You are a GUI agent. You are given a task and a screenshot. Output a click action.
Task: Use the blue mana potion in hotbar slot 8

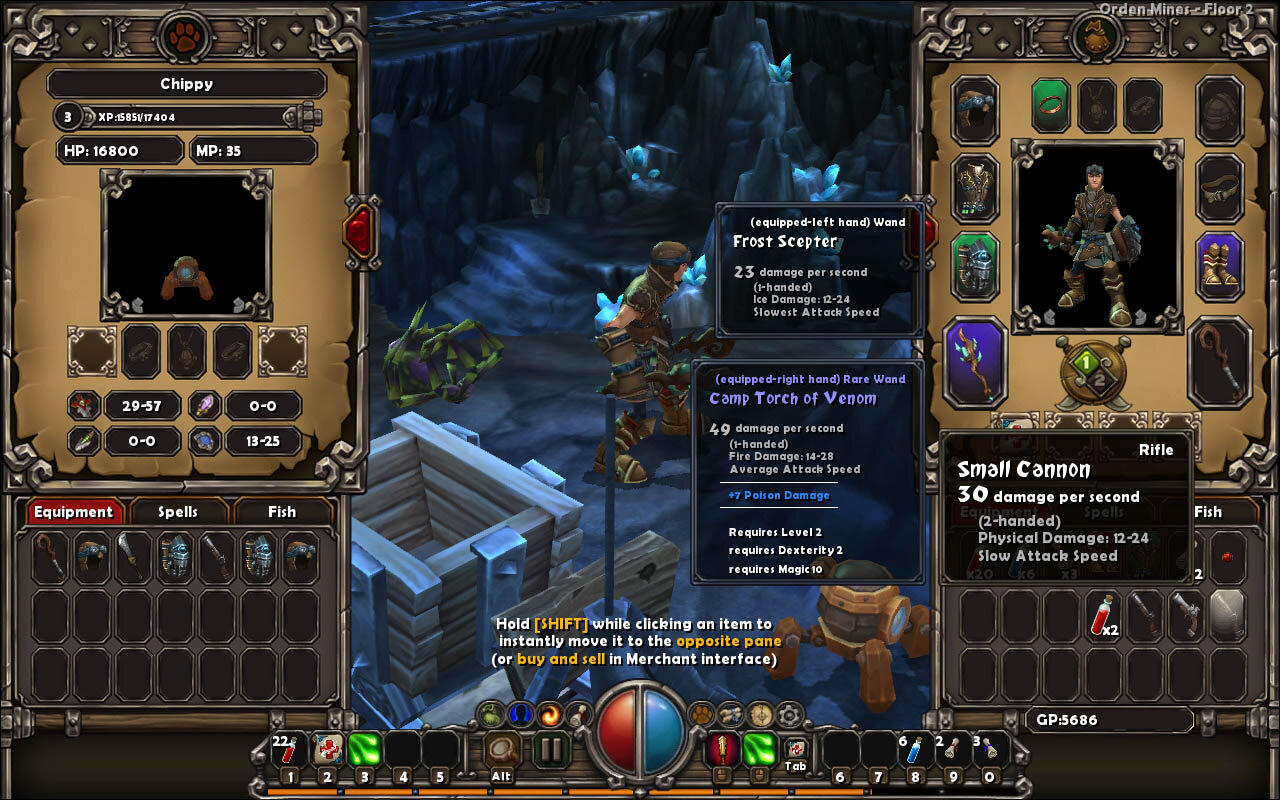coord(915,750)
